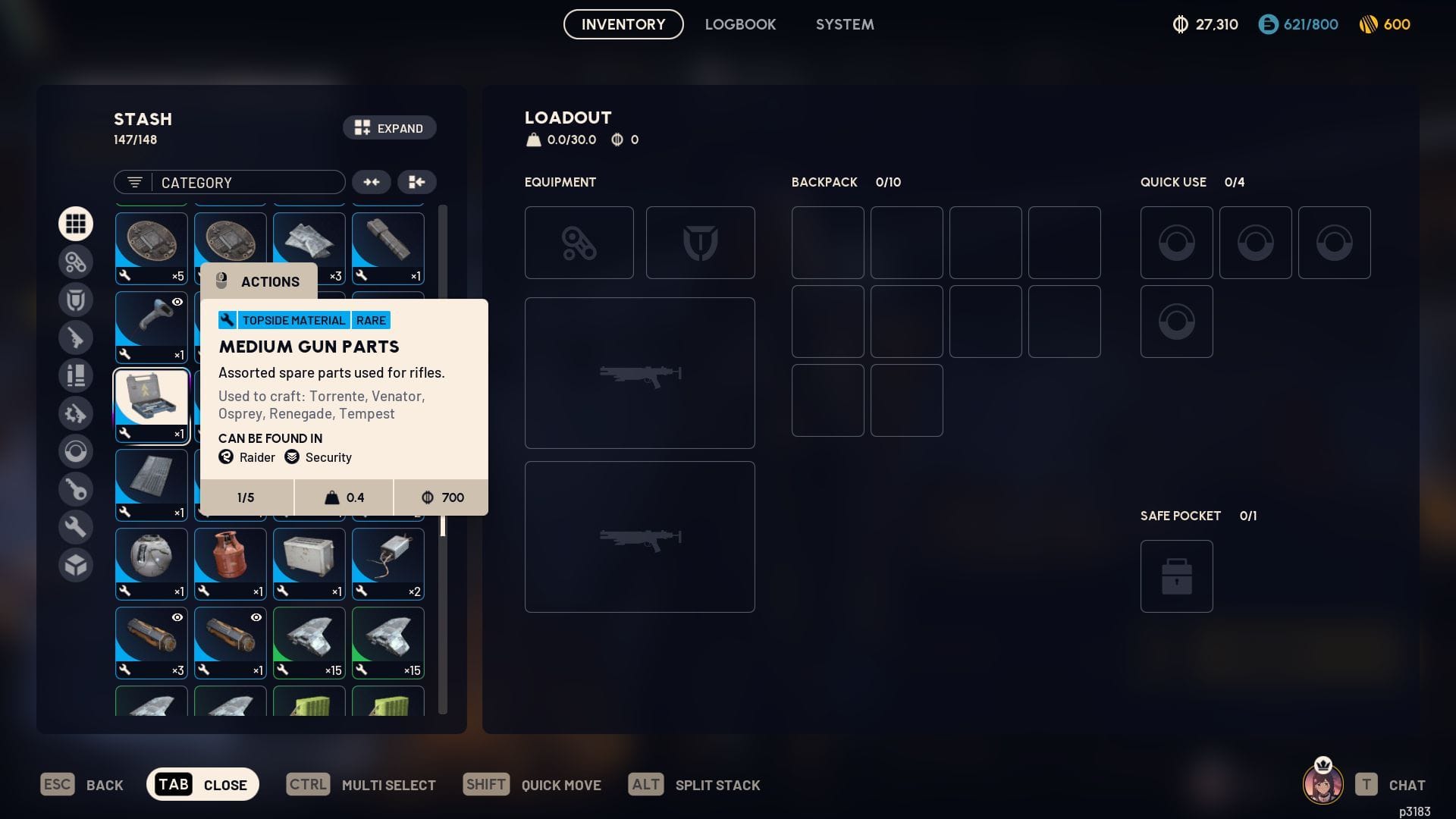Image resolution: width=1456 pixels, height=819 pixels.
Task: Click the key category filter in sidebar
Action: click(x=76, y=489)
